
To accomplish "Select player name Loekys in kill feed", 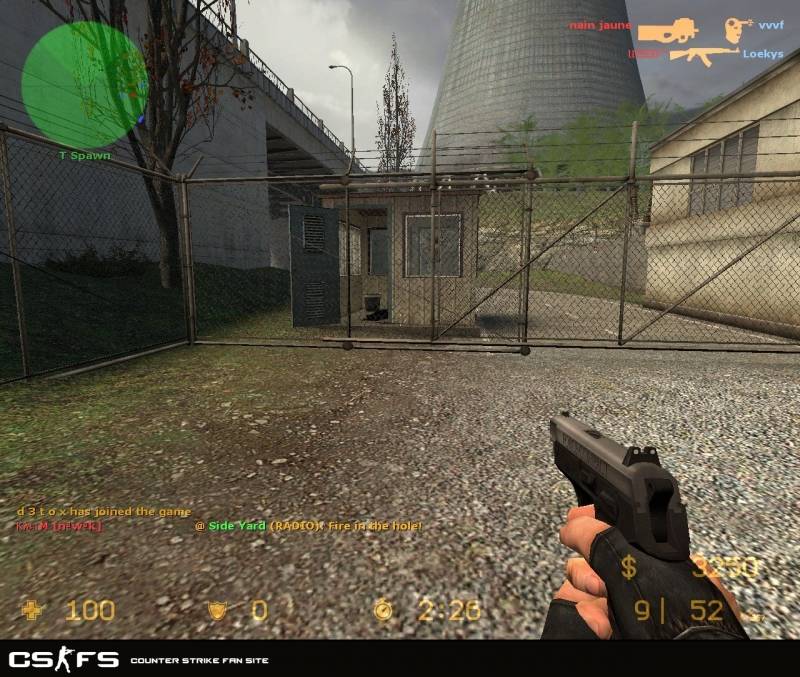I will click(763, 54).
